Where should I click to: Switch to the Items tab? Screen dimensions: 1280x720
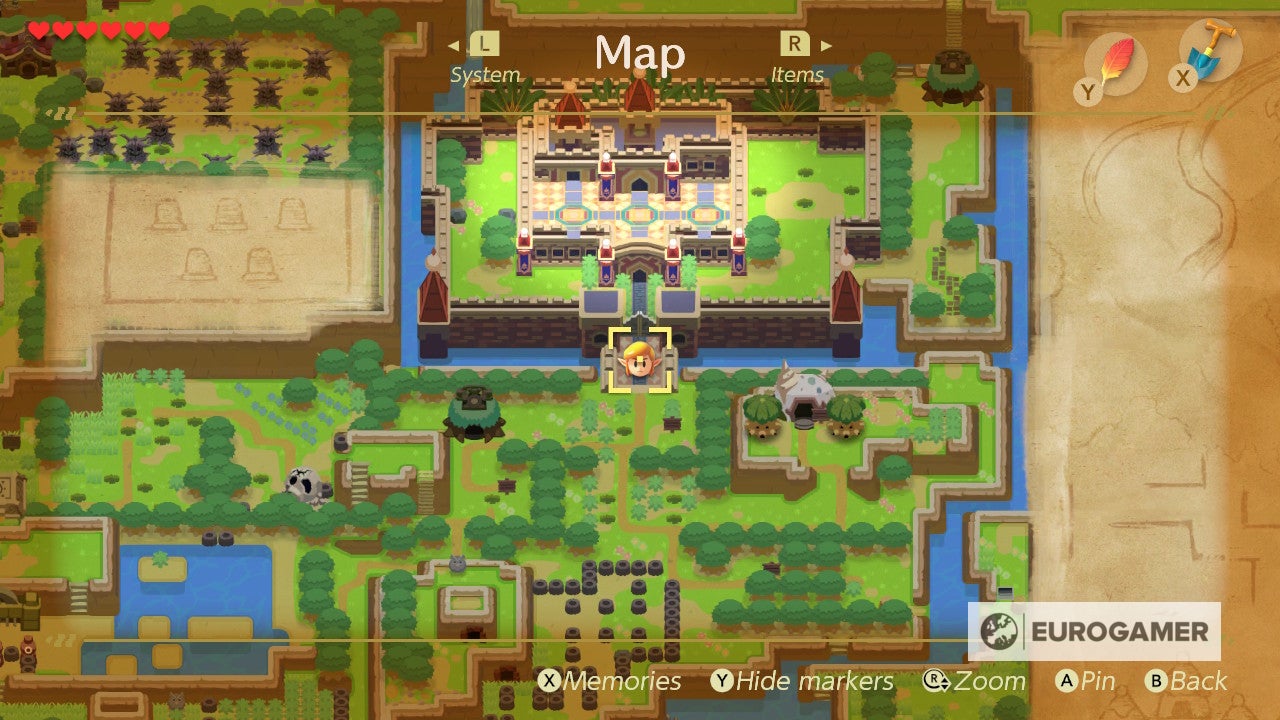(x=797, y=73)
